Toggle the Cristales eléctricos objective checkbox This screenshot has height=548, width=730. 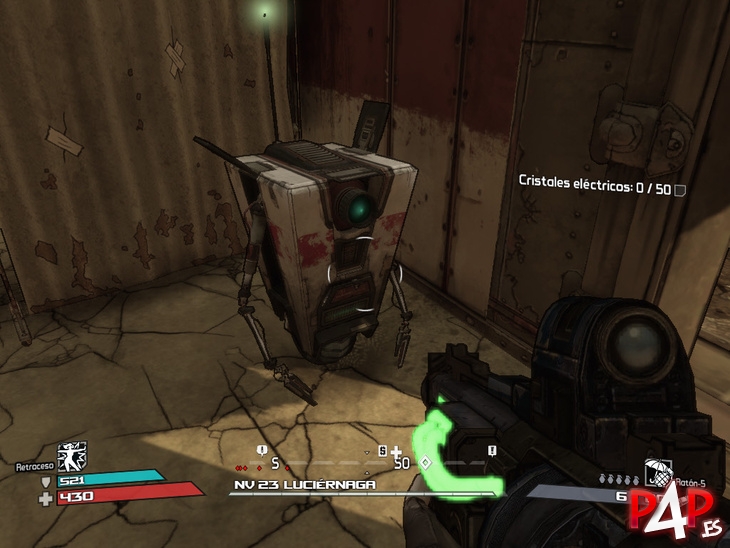680,190
